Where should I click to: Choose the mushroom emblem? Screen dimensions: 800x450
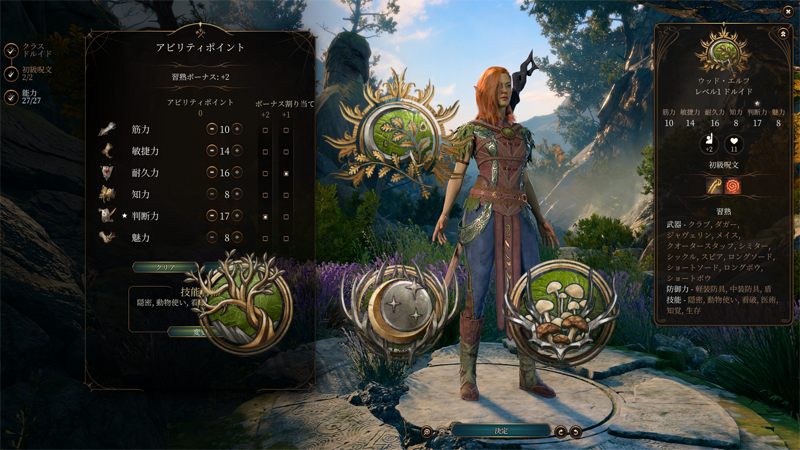click(560, 310)
